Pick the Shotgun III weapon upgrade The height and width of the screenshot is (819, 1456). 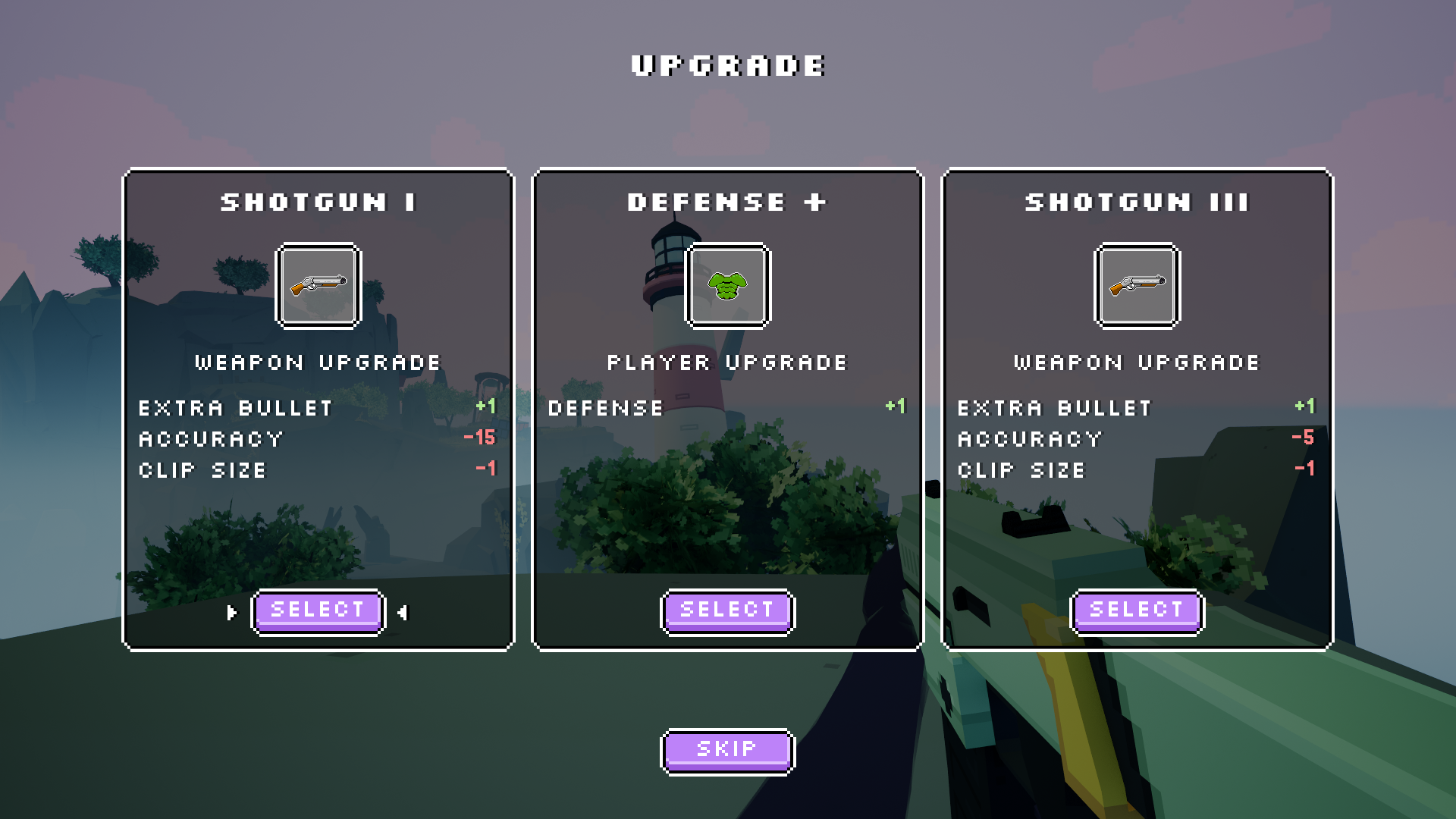(x=1137, y=610)
